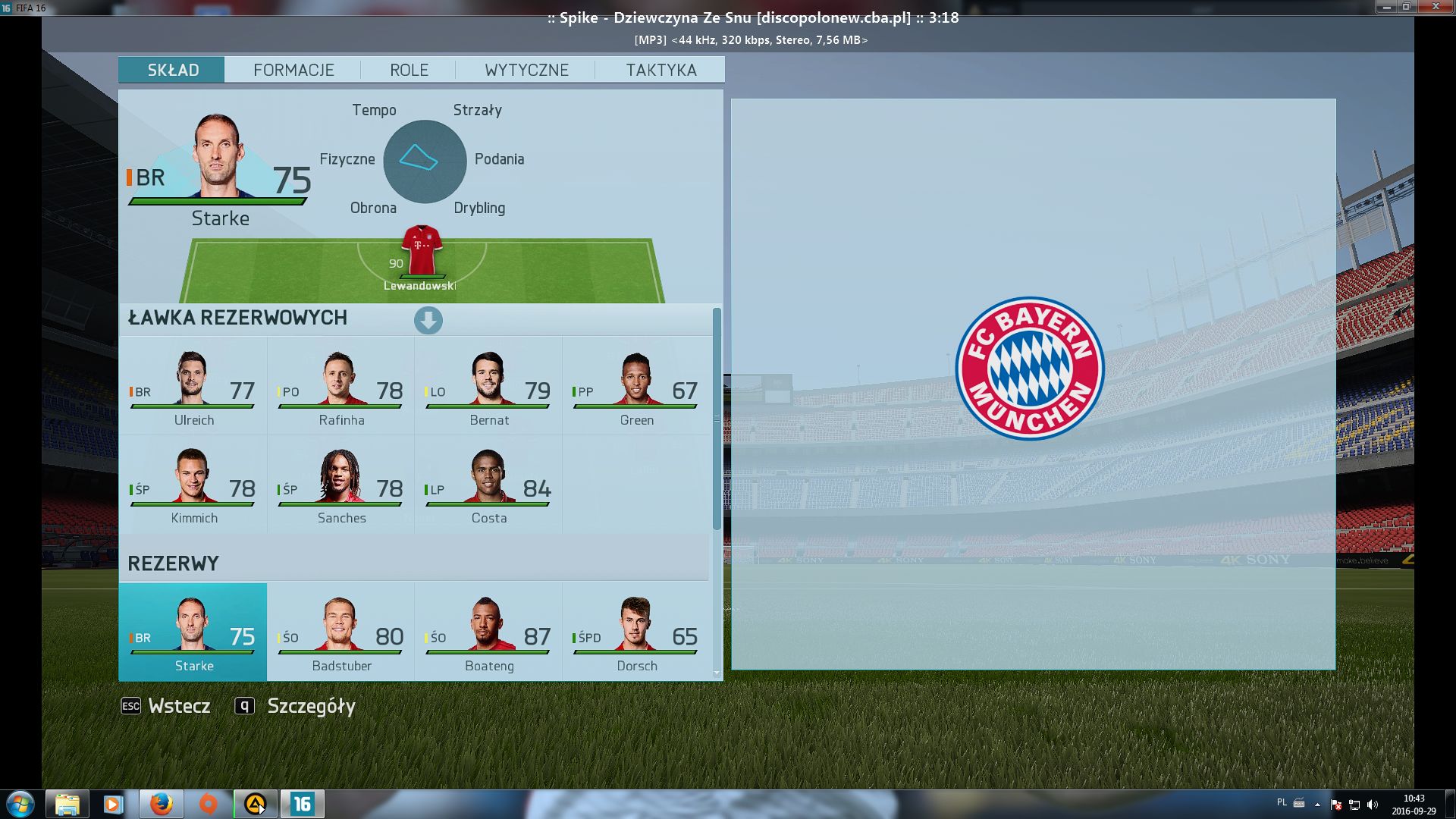This screenshot has width=1456, height=819.
Task: Choose Badstuber from the reserves
Action: tap(340, 632)
